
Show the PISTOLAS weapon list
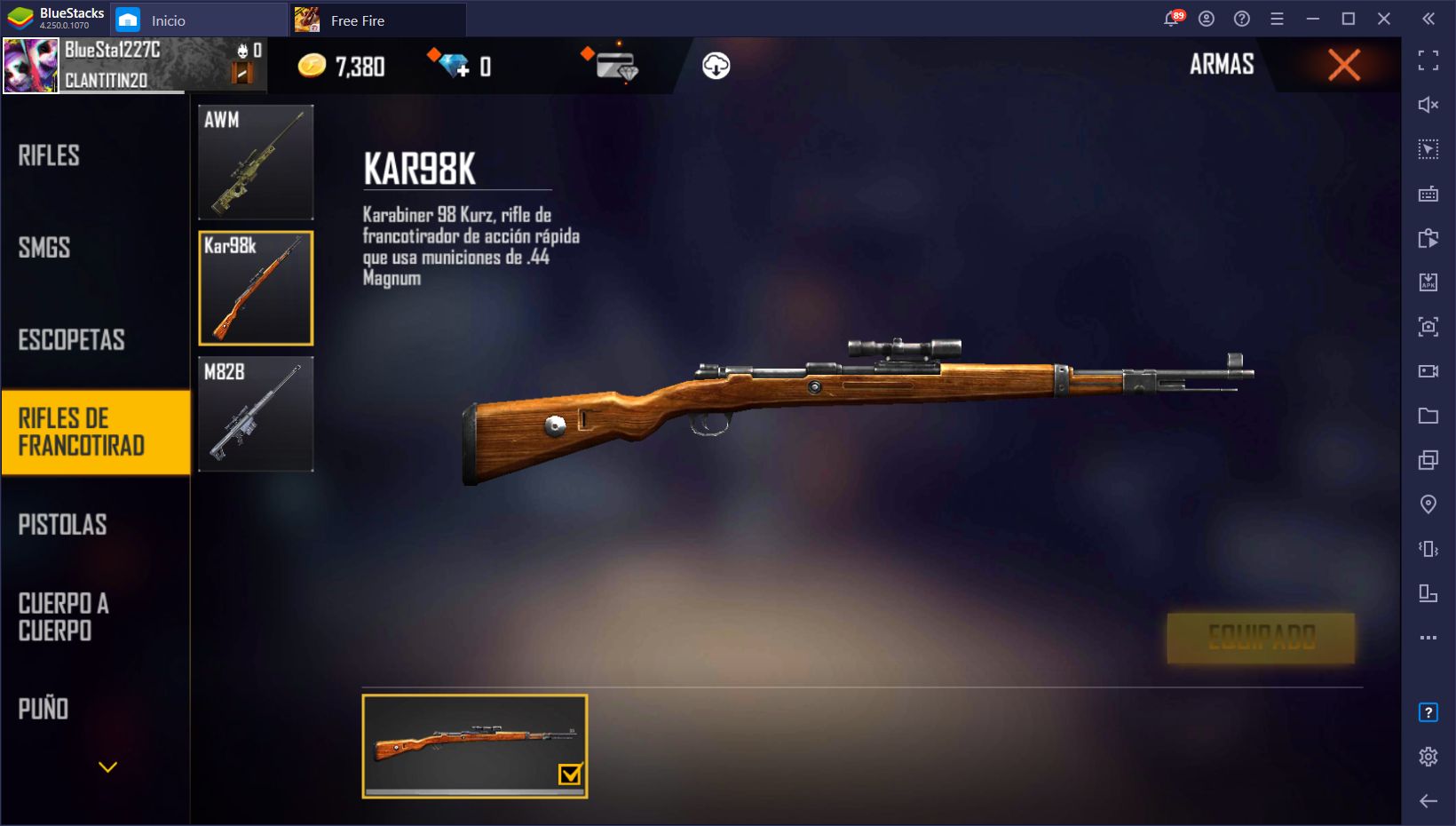(x=62, y=525)
